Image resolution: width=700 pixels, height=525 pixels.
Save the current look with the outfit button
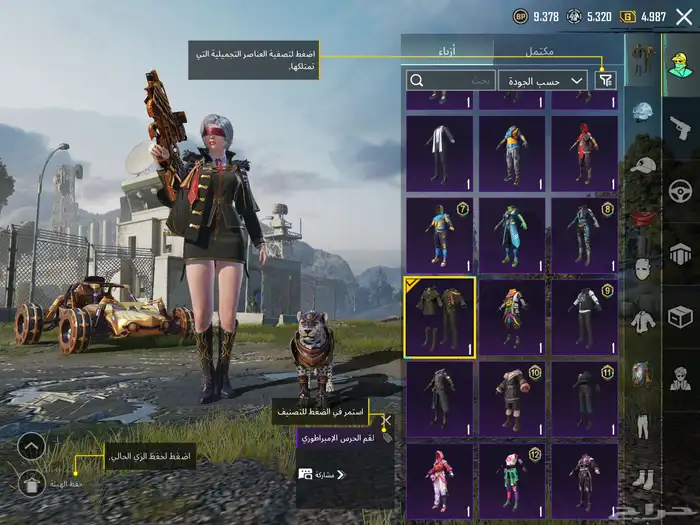pos(31,483)
